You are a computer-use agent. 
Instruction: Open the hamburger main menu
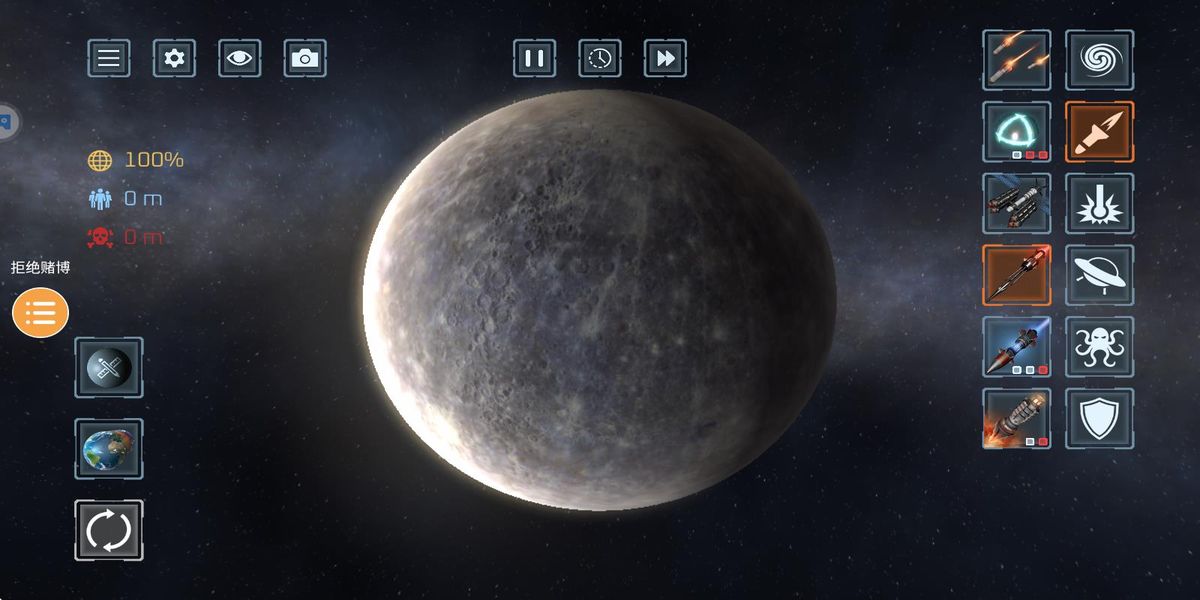[108, 58]
